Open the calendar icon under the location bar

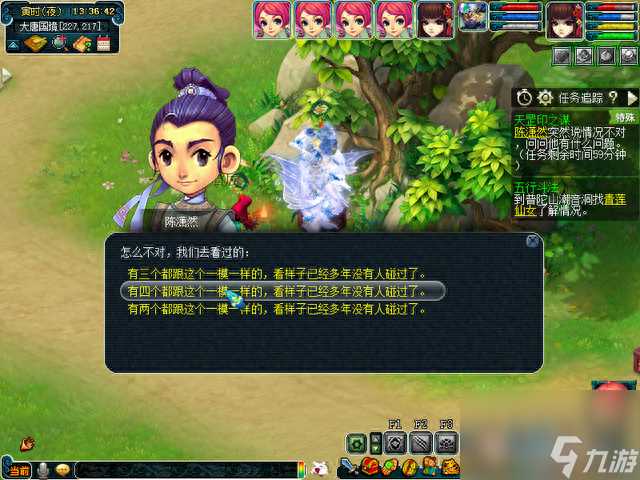[x=102, y=44]
